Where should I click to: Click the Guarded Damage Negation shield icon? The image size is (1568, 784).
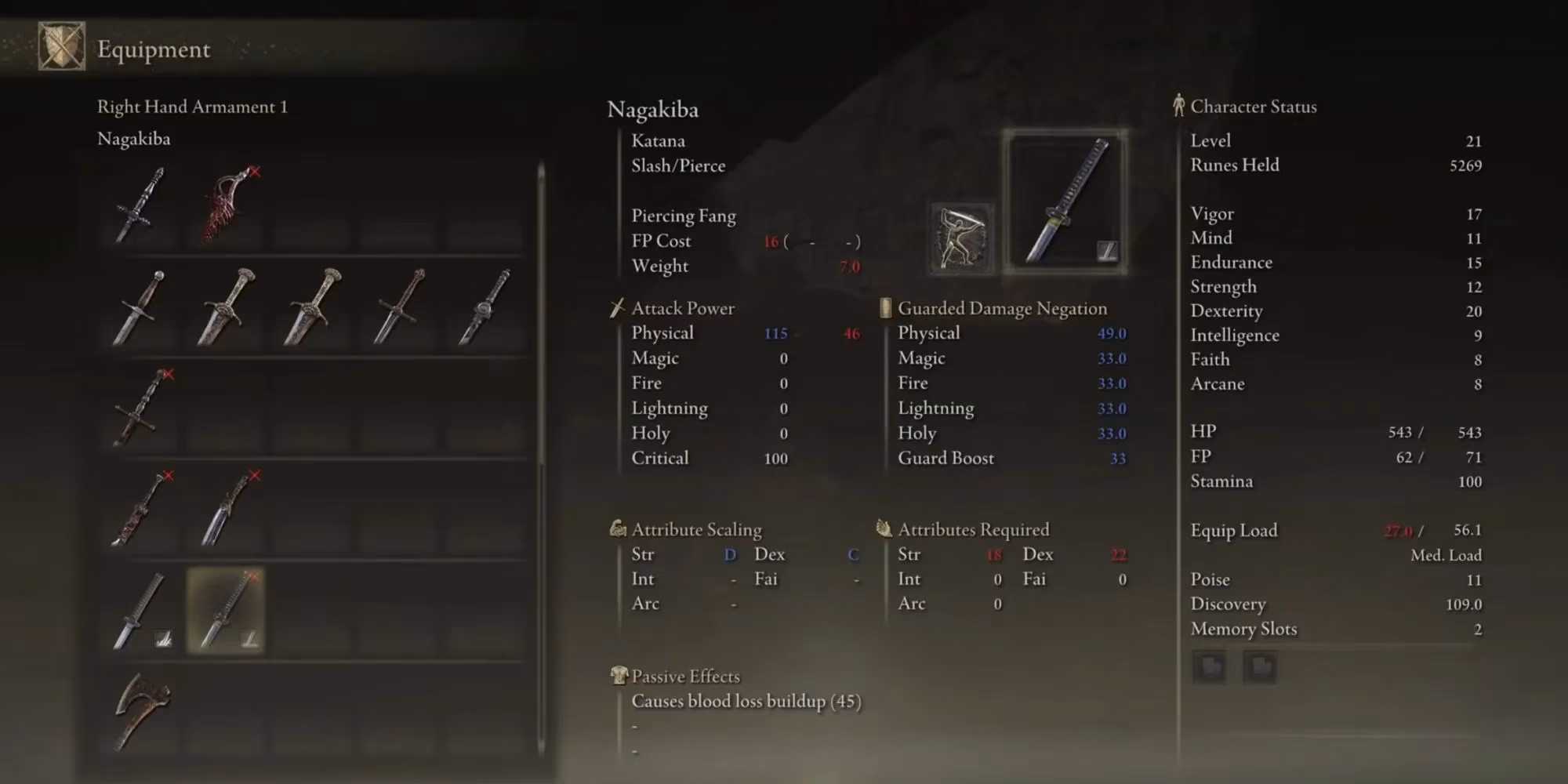click(886, 307)
